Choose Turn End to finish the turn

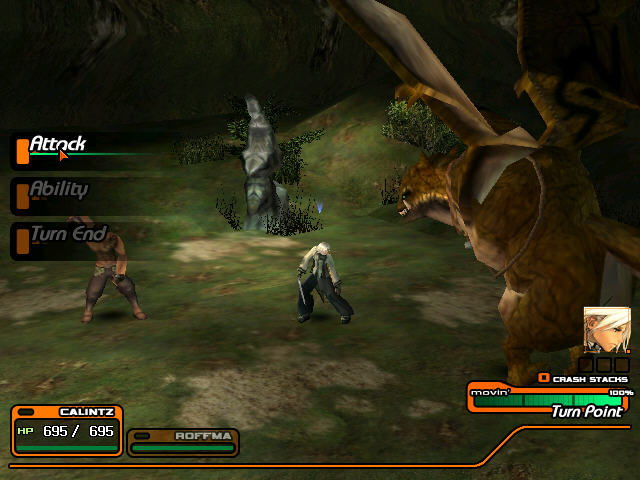67,234
